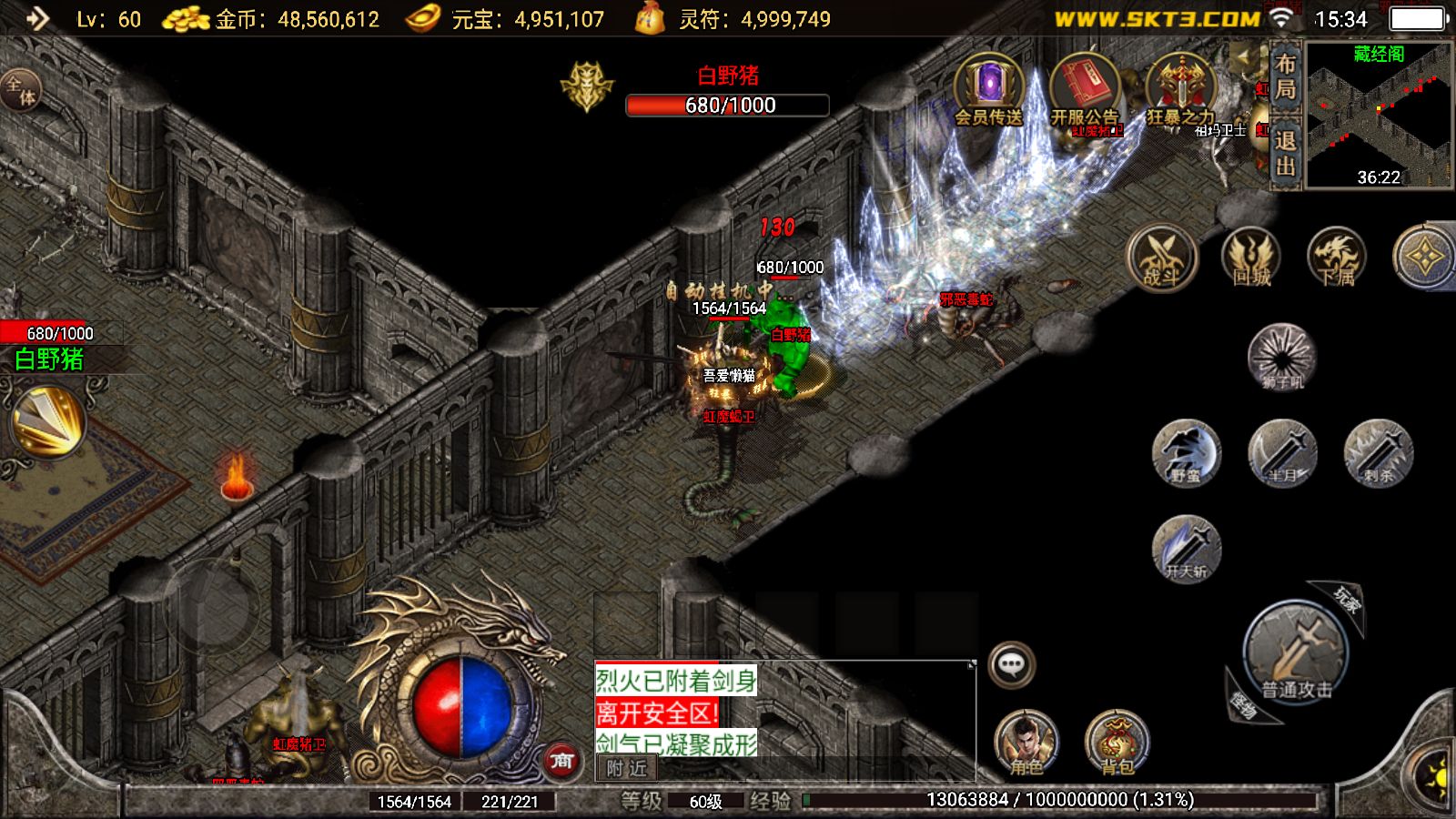Open the 布局 layout button
Screen dimensions: 1456x819
(x=1285, y=77)
